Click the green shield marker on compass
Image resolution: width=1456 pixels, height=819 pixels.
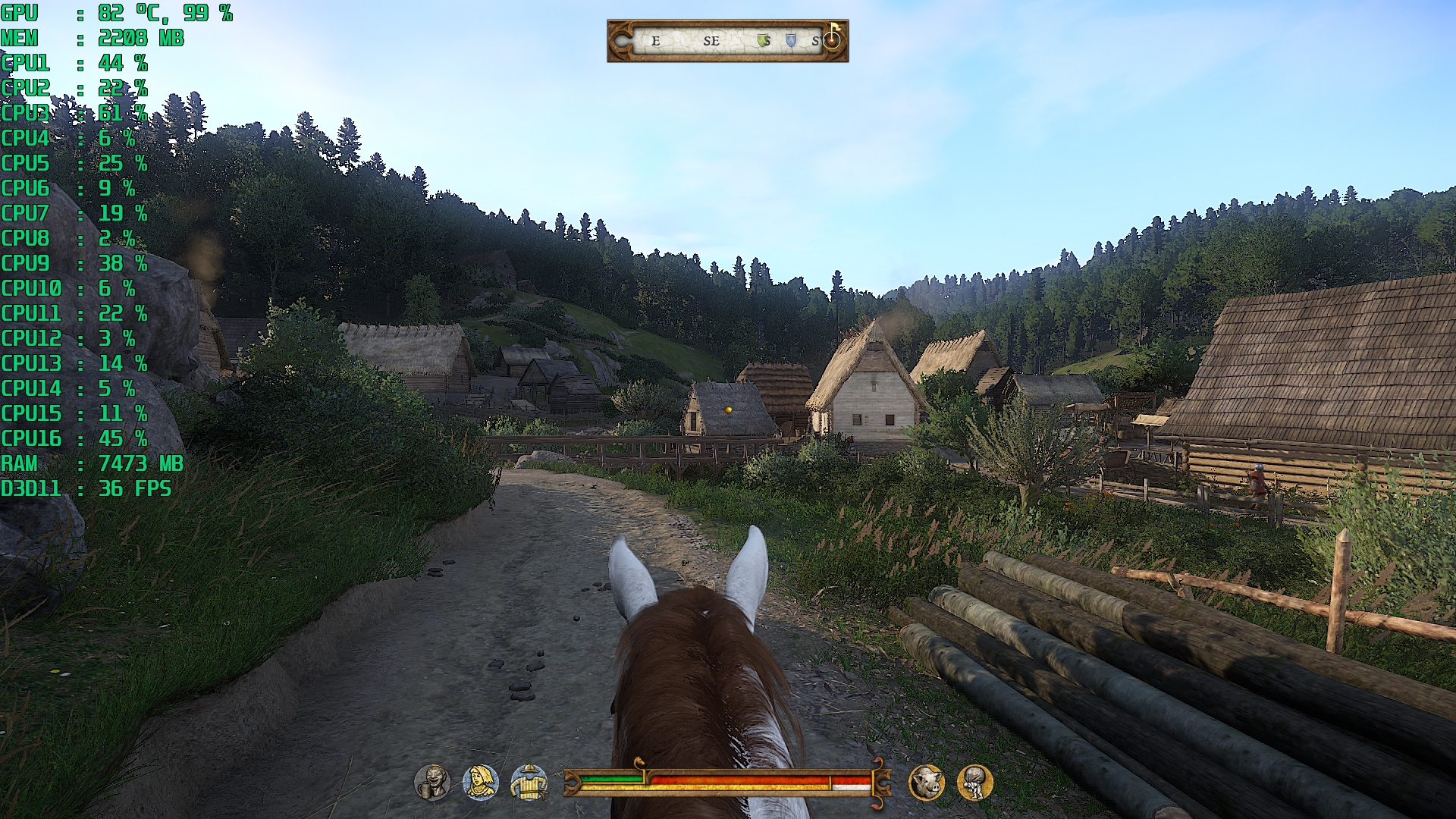pos(764,40)
